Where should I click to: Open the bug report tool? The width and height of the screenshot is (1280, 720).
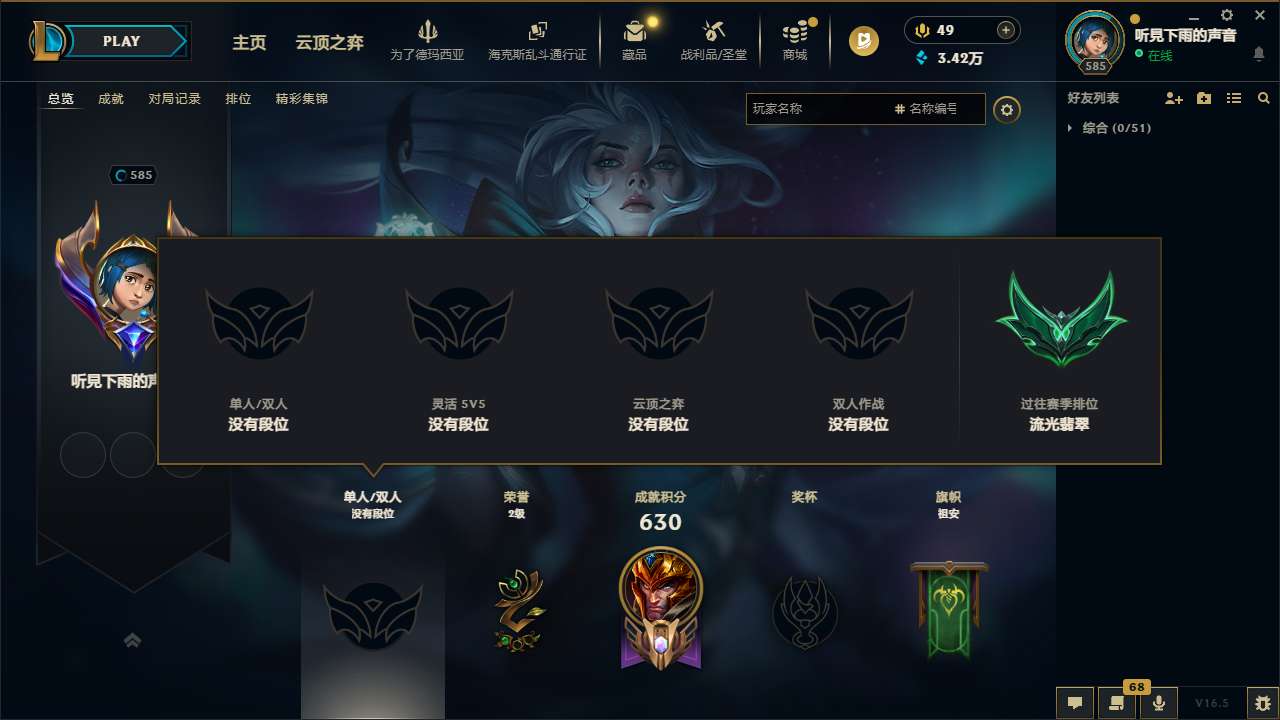pos(1263,703)
